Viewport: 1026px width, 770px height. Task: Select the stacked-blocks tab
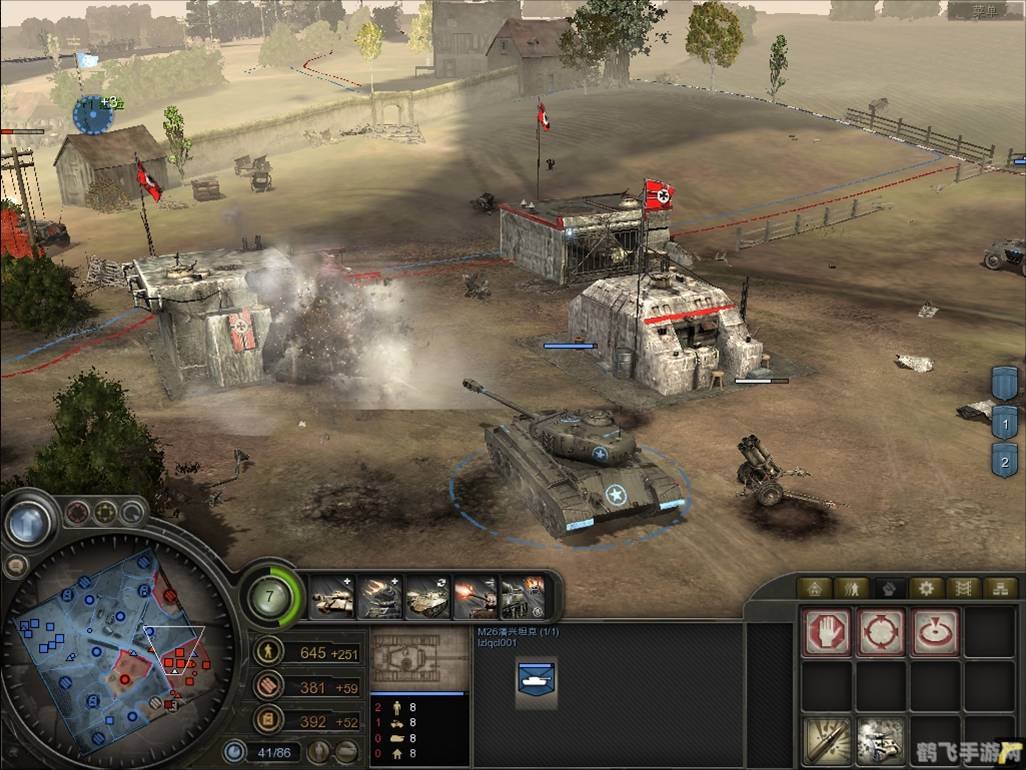(999, 588)
